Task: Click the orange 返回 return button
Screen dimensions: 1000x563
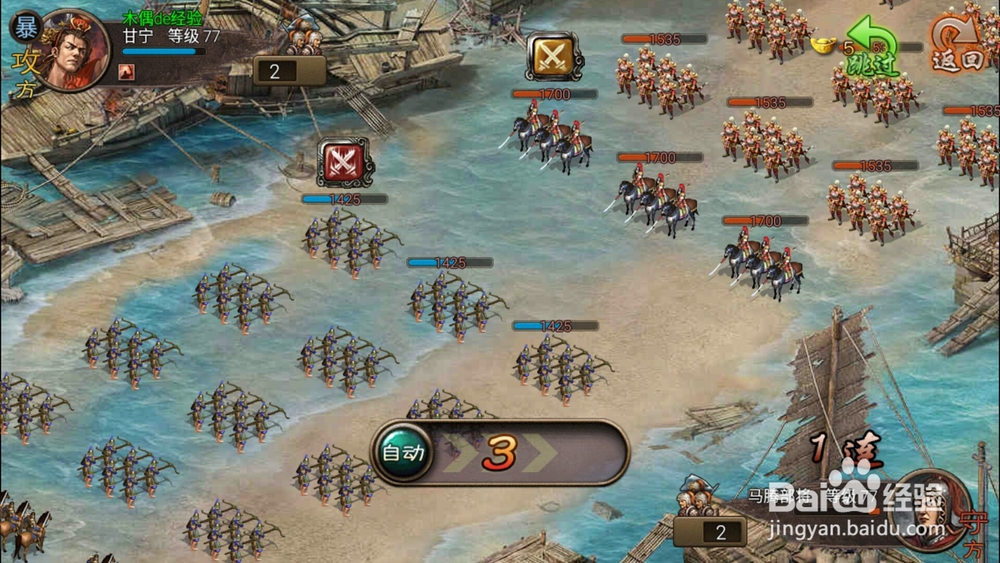Action: tap(957, 45)
